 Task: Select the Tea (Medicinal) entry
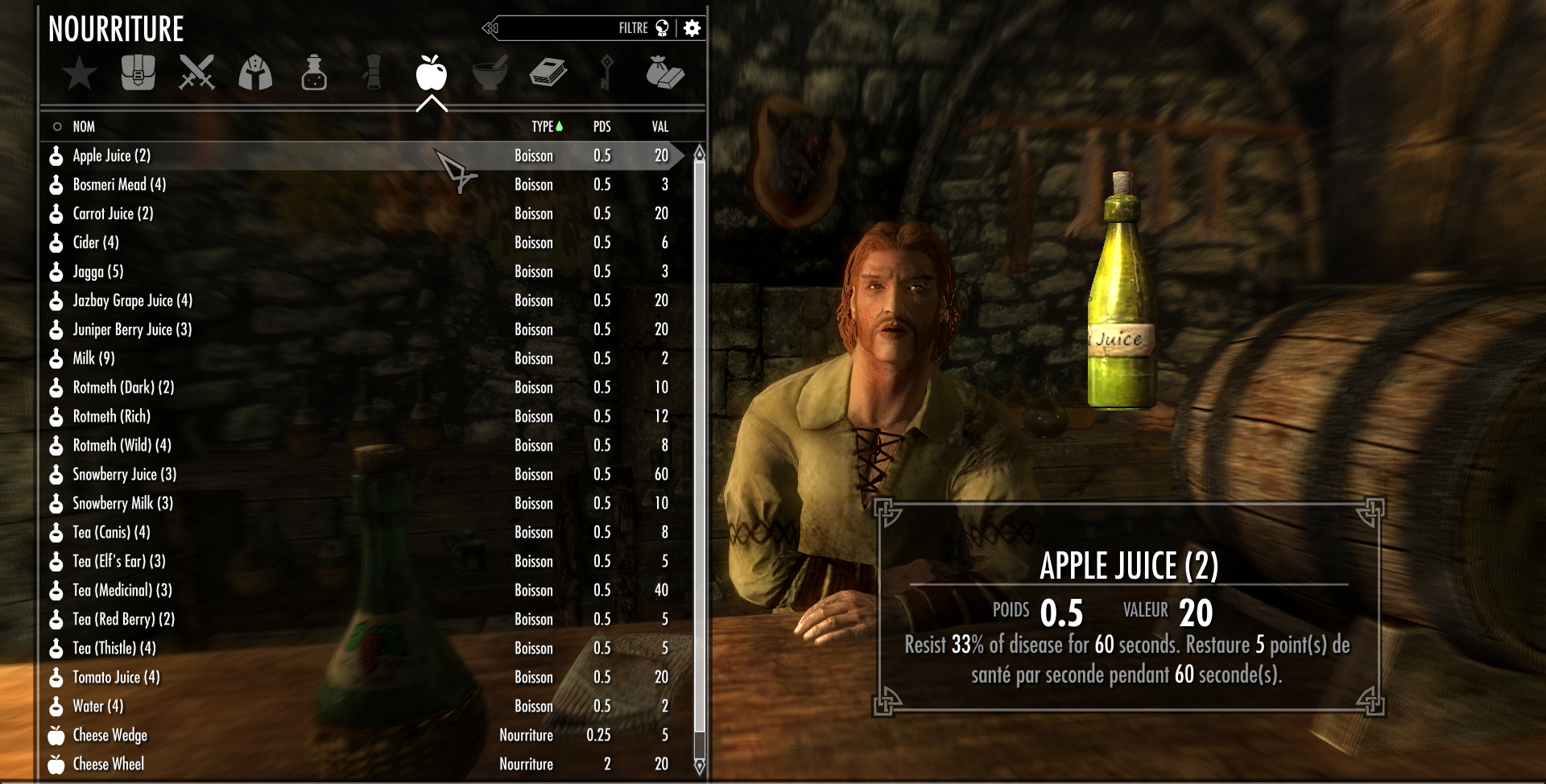click(x=122, y=590)
